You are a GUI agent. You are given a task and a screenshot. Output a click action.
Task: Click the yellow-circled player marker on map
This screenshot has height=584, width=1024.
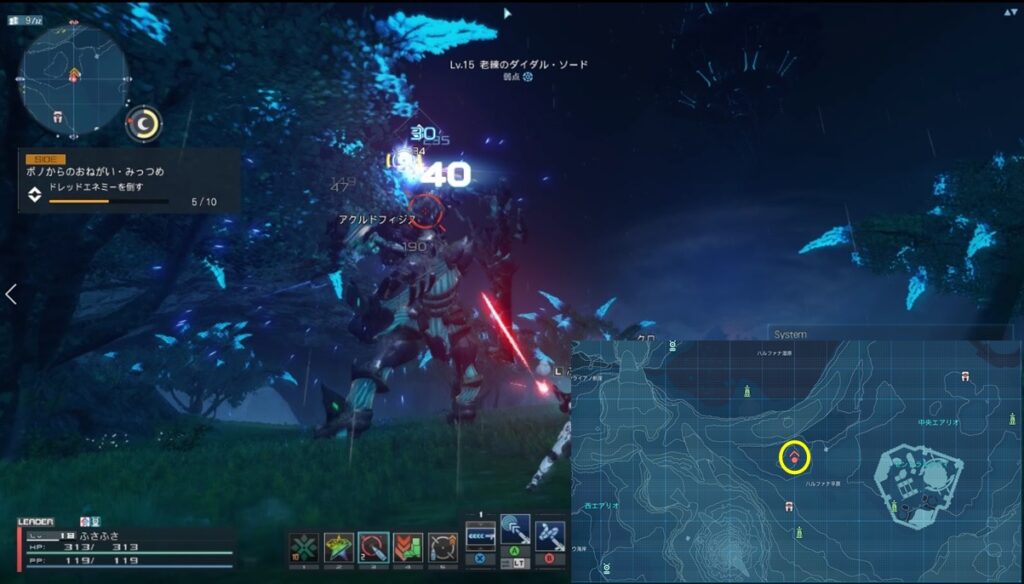point(794,458)
